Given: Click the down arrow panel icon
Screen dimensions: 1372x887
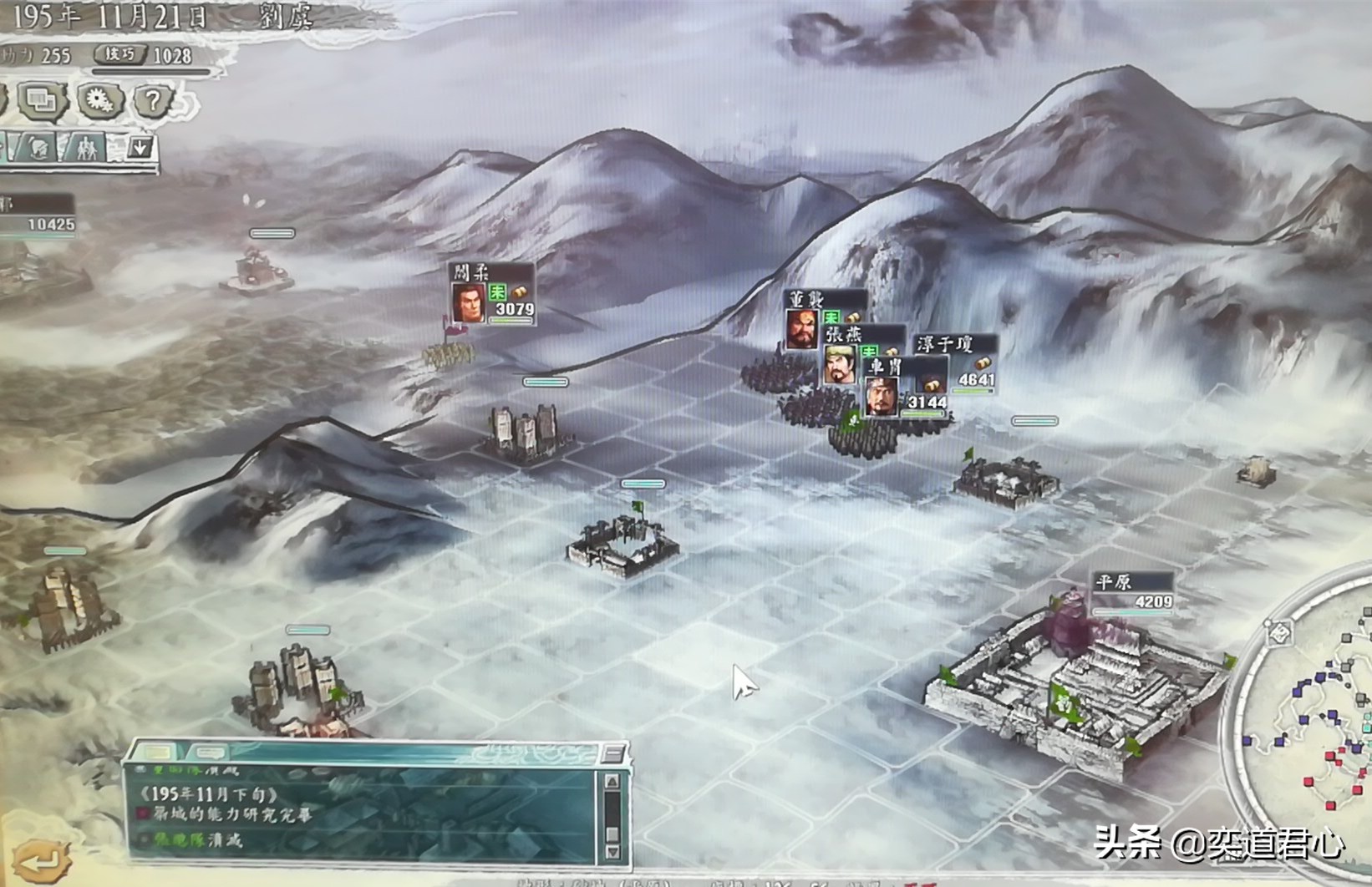Looking at the screenshot, I should point(140,148).
